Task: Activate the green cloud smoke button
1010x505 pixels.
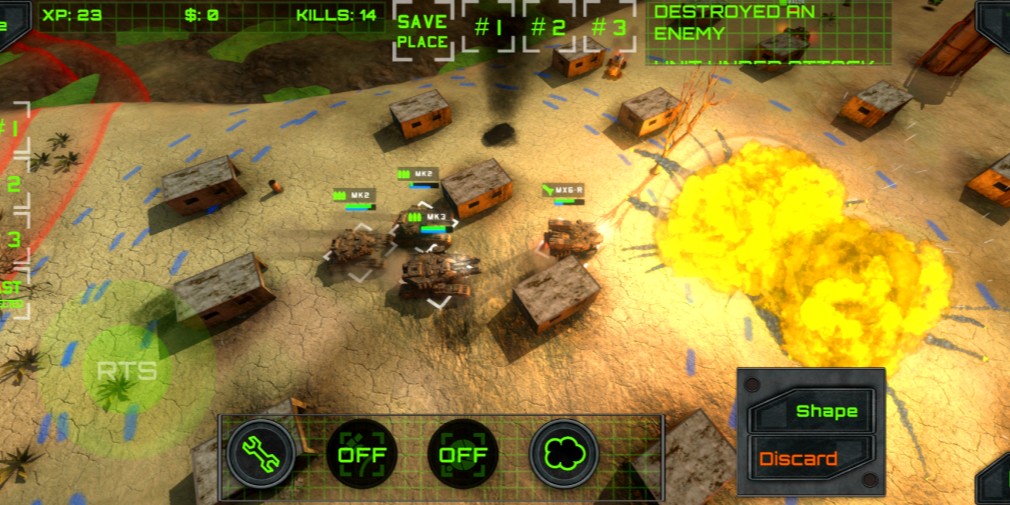Action: (x=563, y=454)
